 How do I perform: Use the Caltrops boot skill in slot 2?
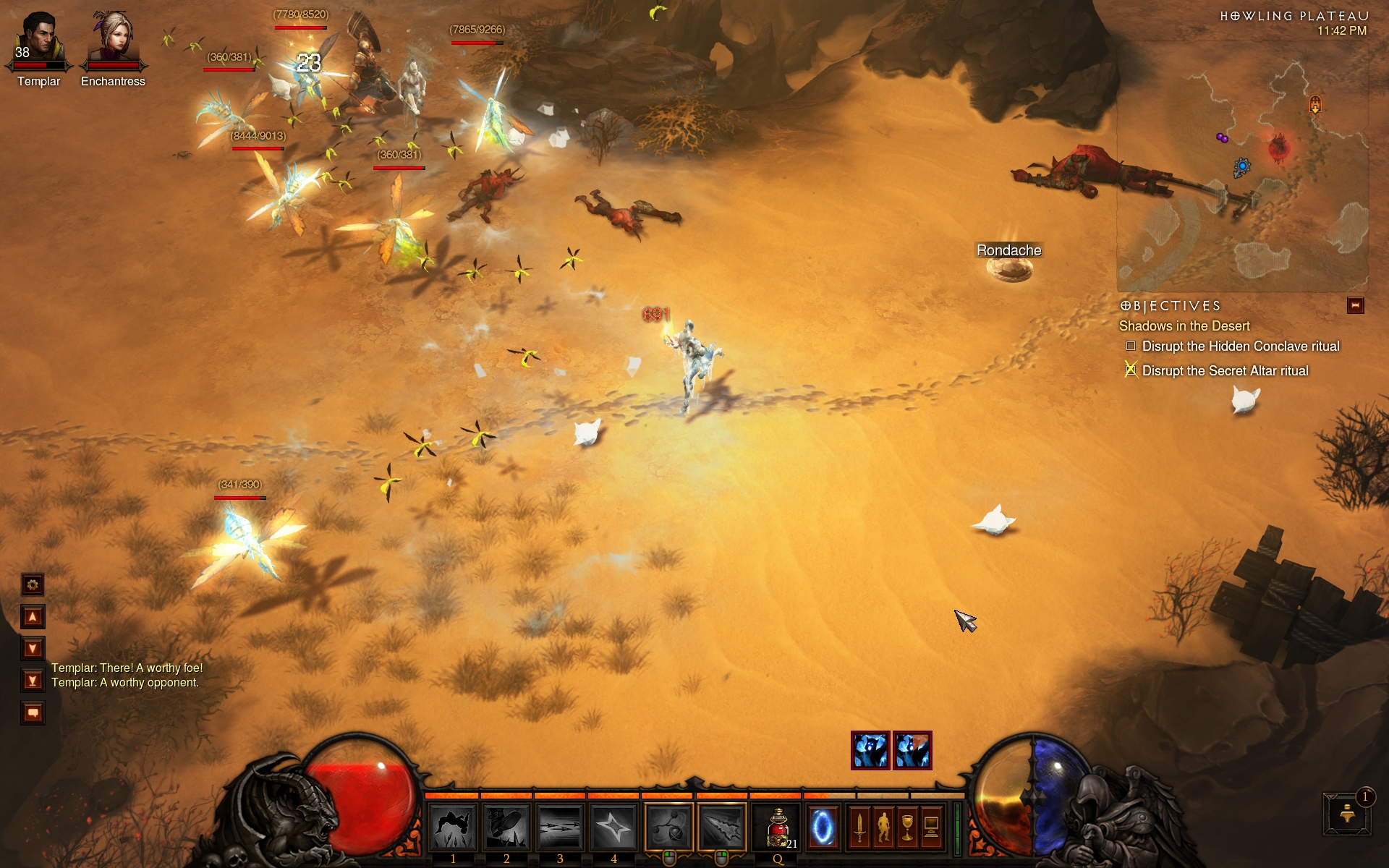pos(506,827)
